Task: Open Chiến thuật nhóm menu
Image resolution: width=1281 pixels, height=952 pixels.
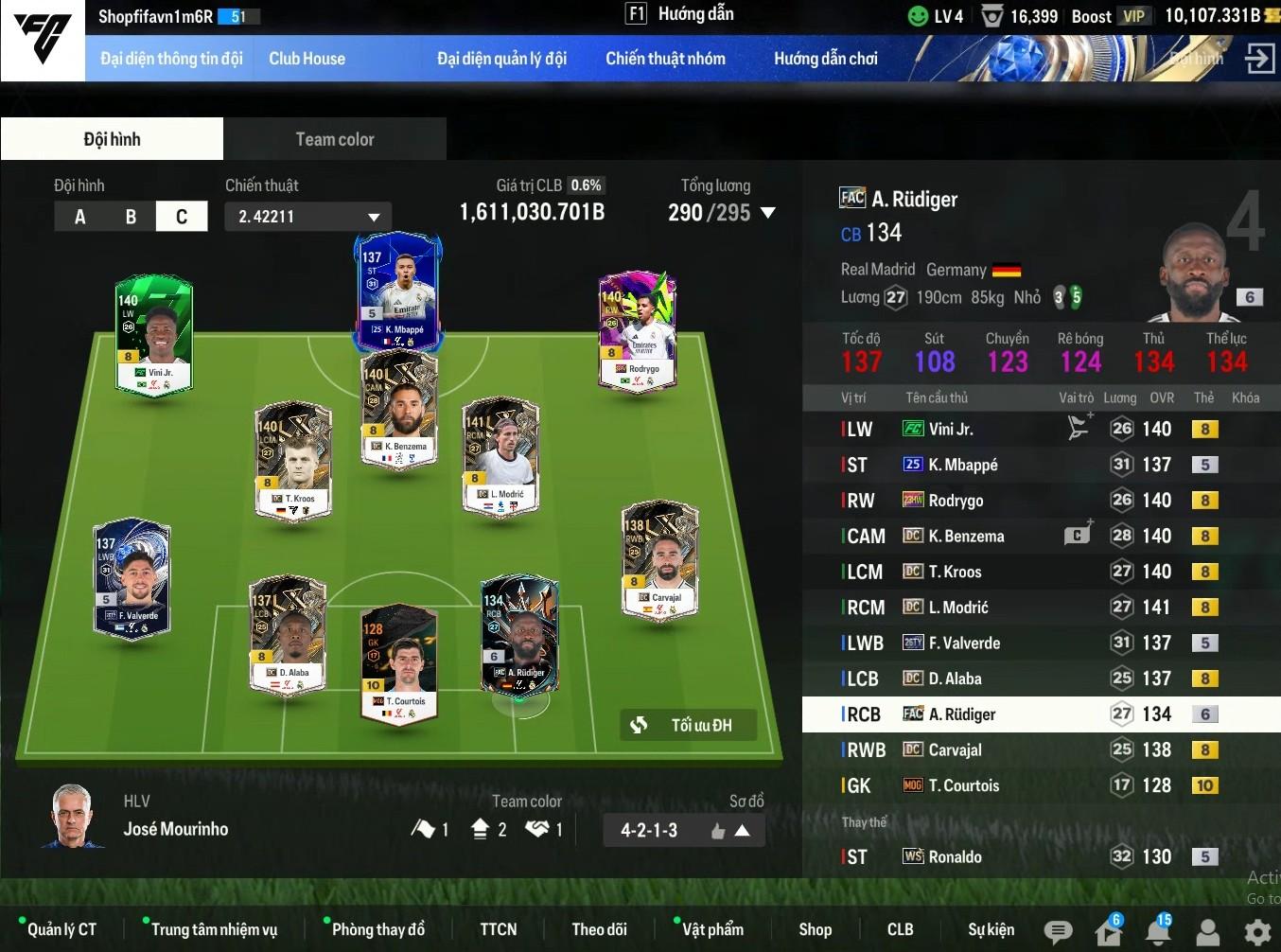Action: pyautogui.click(x=665, y=59)
